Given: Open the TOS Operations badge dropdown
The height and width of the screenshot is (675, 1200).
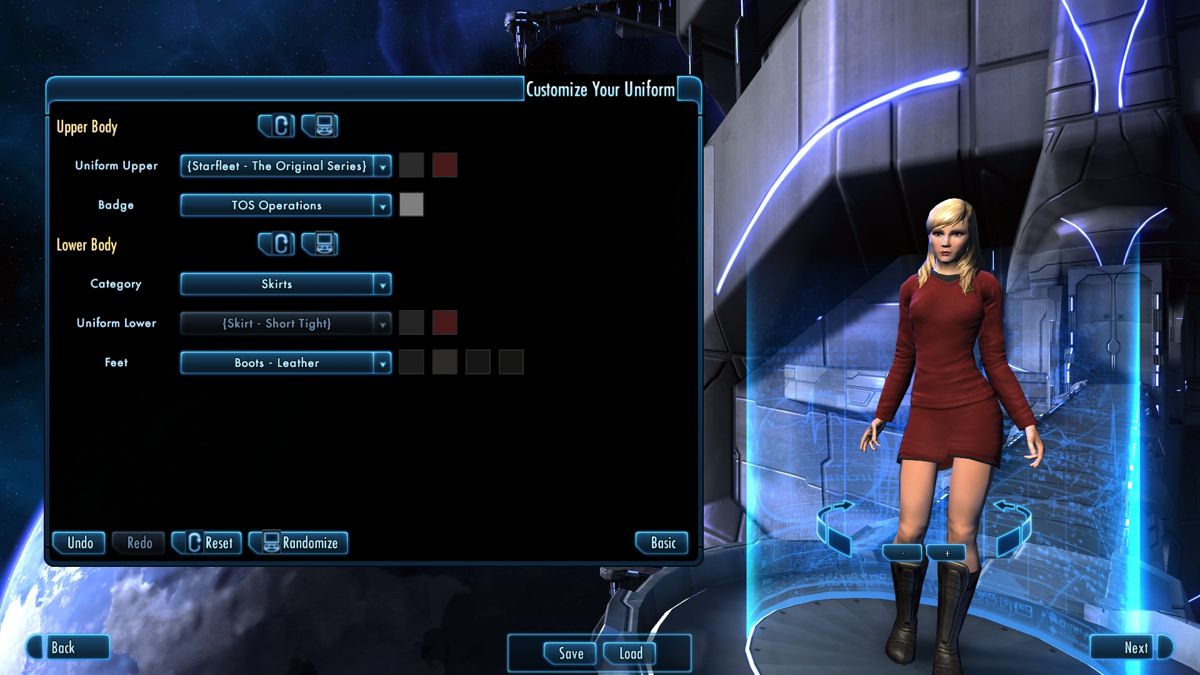Looking at the screenshot, I should pos(285,205).
